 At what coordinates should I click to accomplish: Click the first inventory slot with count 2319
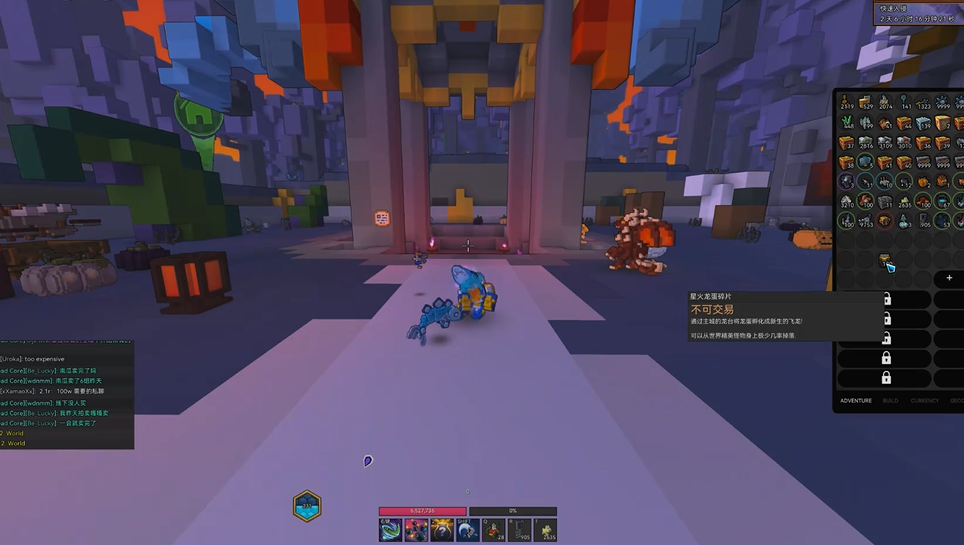click(847, 101)
